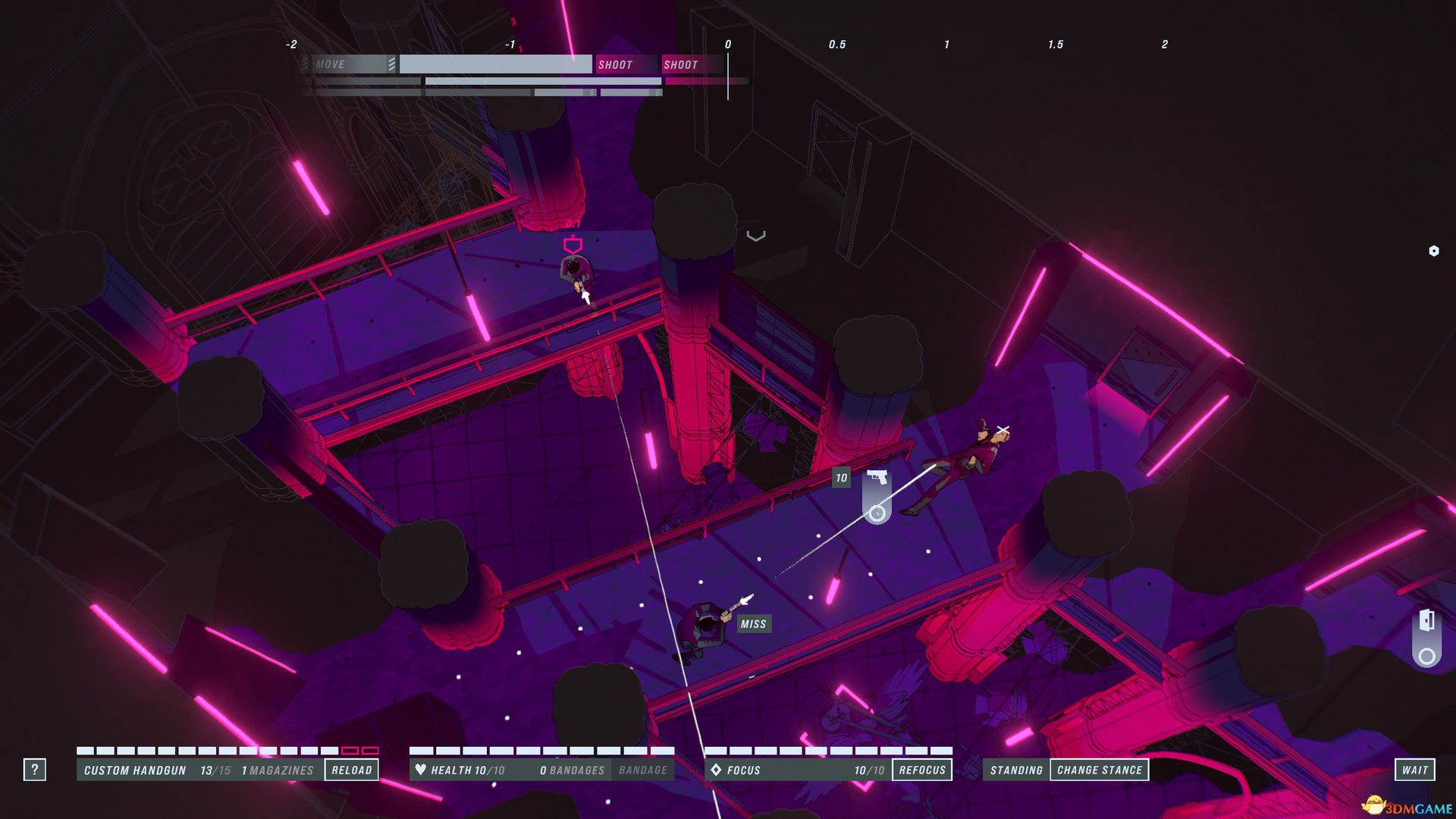
Task: Open the question mark help button
Action: 34,770
